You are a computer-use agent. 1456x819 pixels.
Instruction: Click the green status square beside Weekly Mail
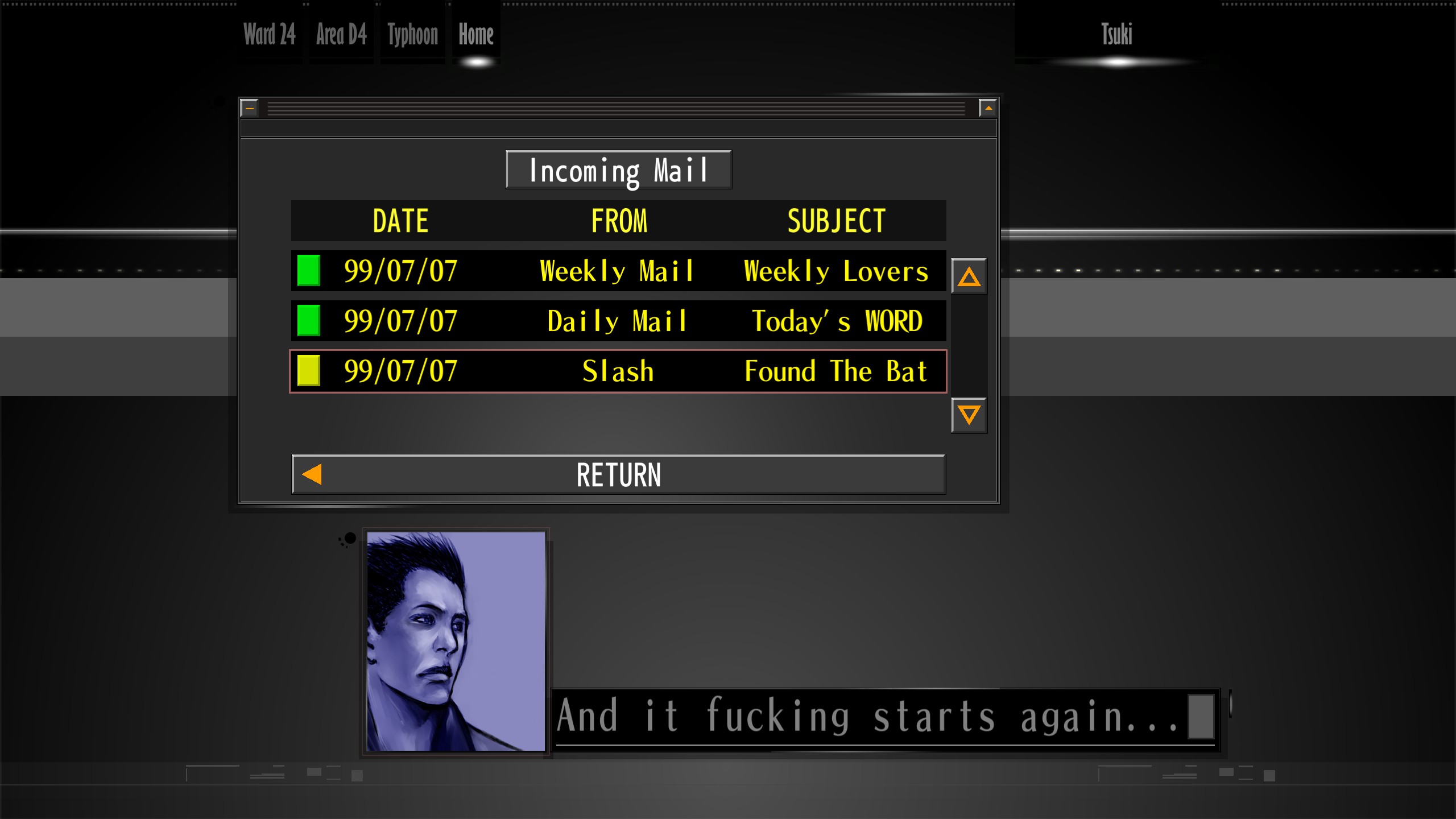coord(308,271)
